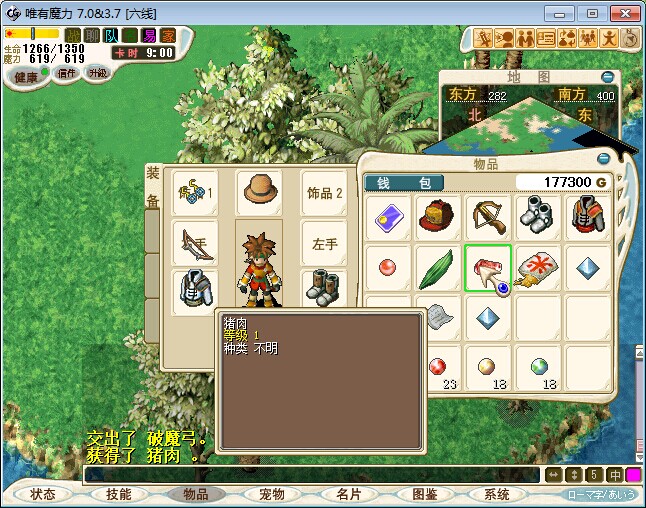The image size is (646, 508).
Task: Open the 技能 skills menu
Action: tap(119, 494)
